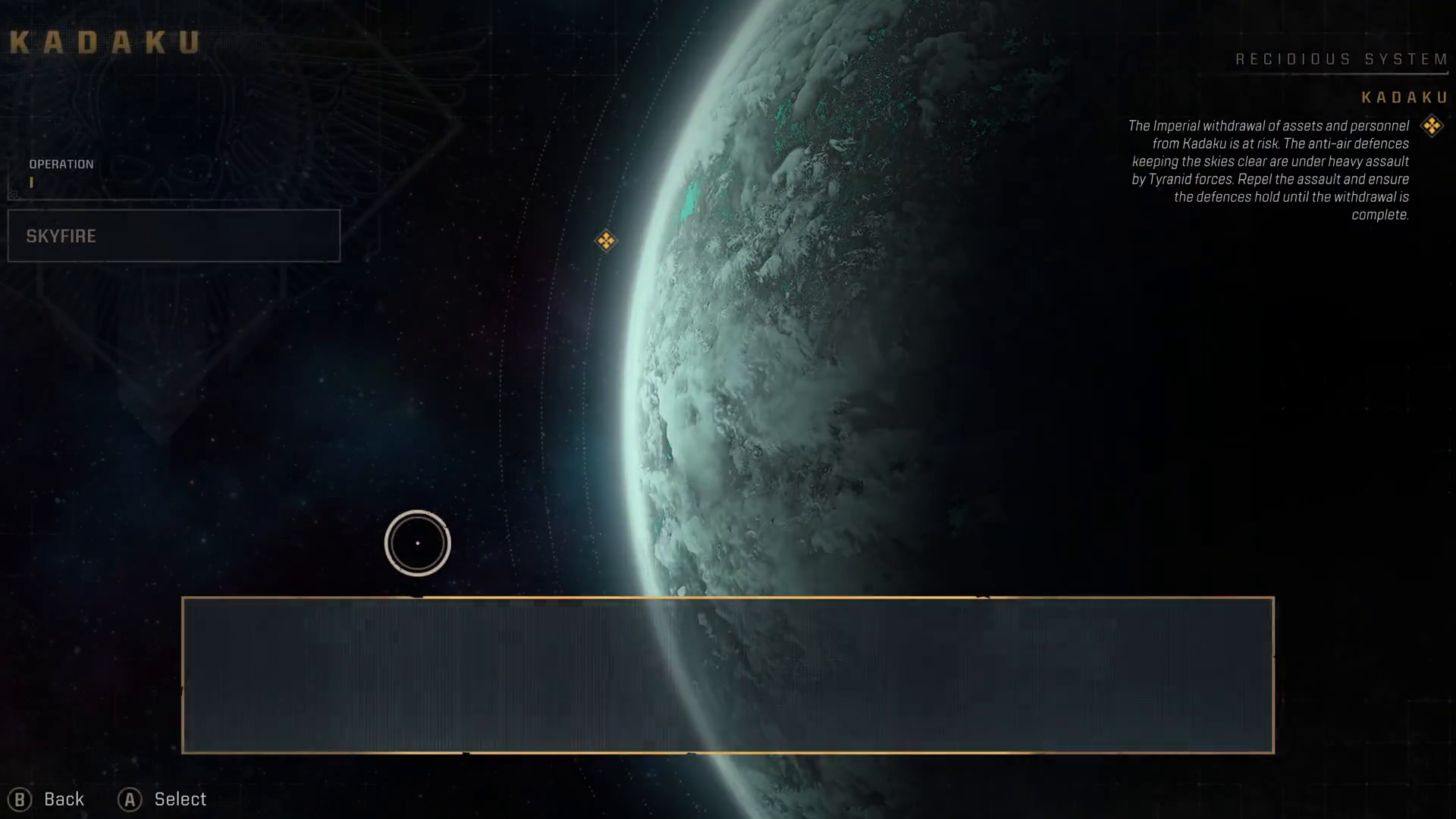
Task: Toggle selection of the Skyfire operation entry
Action: click(x=174, y=236)
